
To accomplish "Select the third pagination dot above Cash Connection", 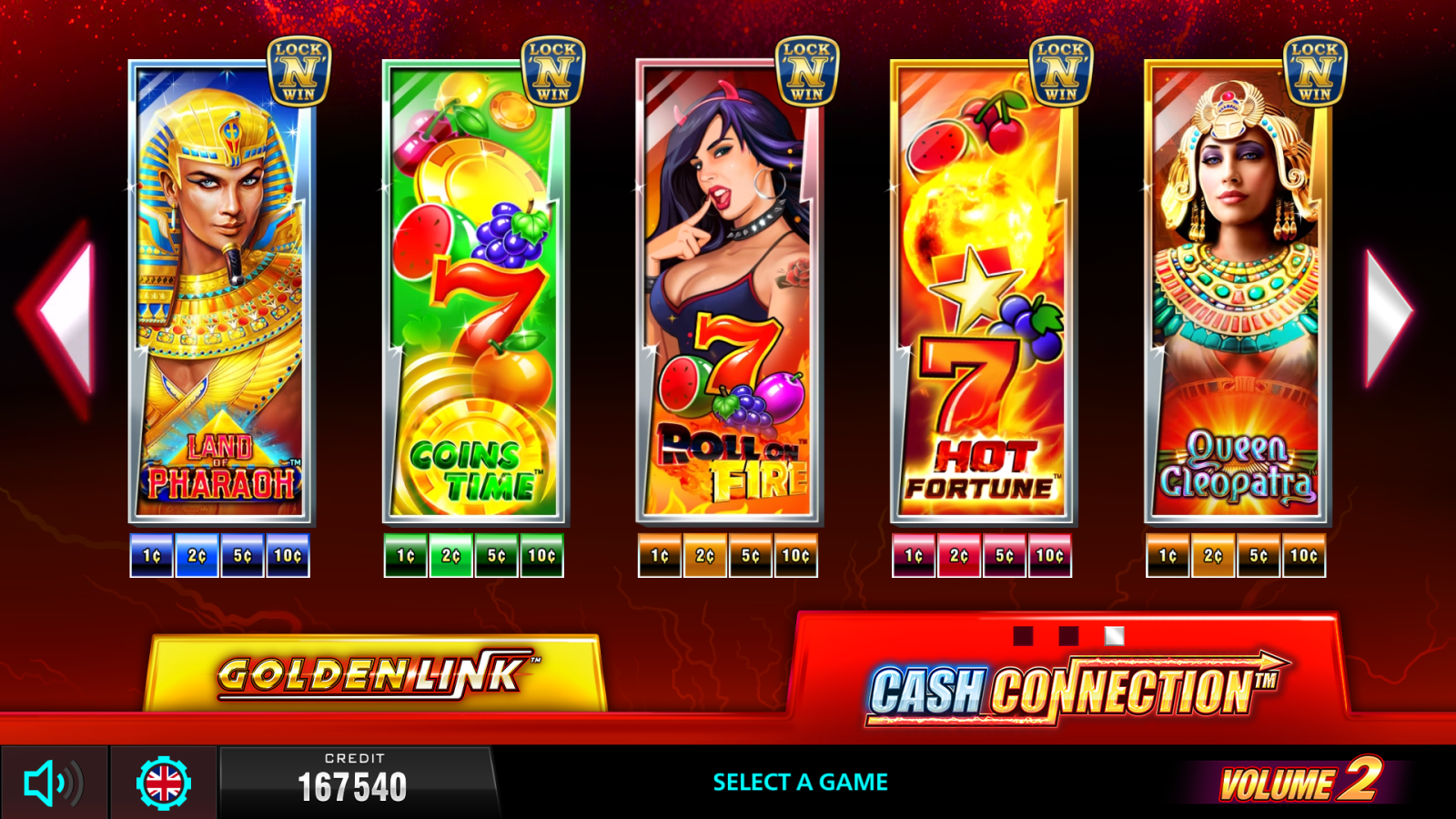I will [1112, 634].
